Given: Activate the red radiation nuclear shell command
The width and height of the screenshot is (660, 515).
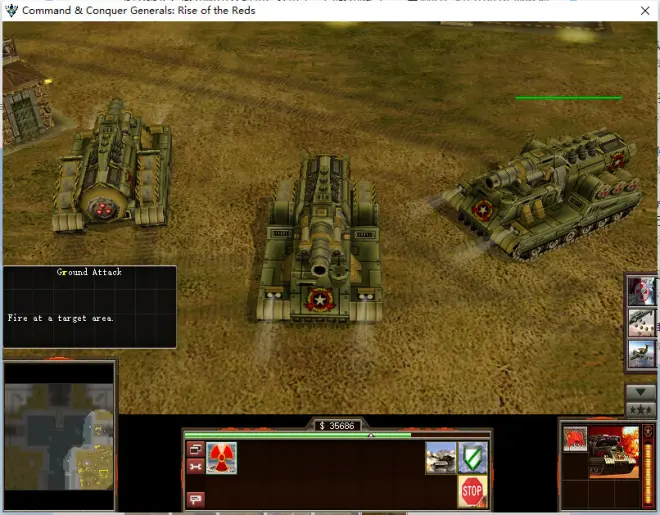Looking at the screenshot, I should tap(222, 458).
